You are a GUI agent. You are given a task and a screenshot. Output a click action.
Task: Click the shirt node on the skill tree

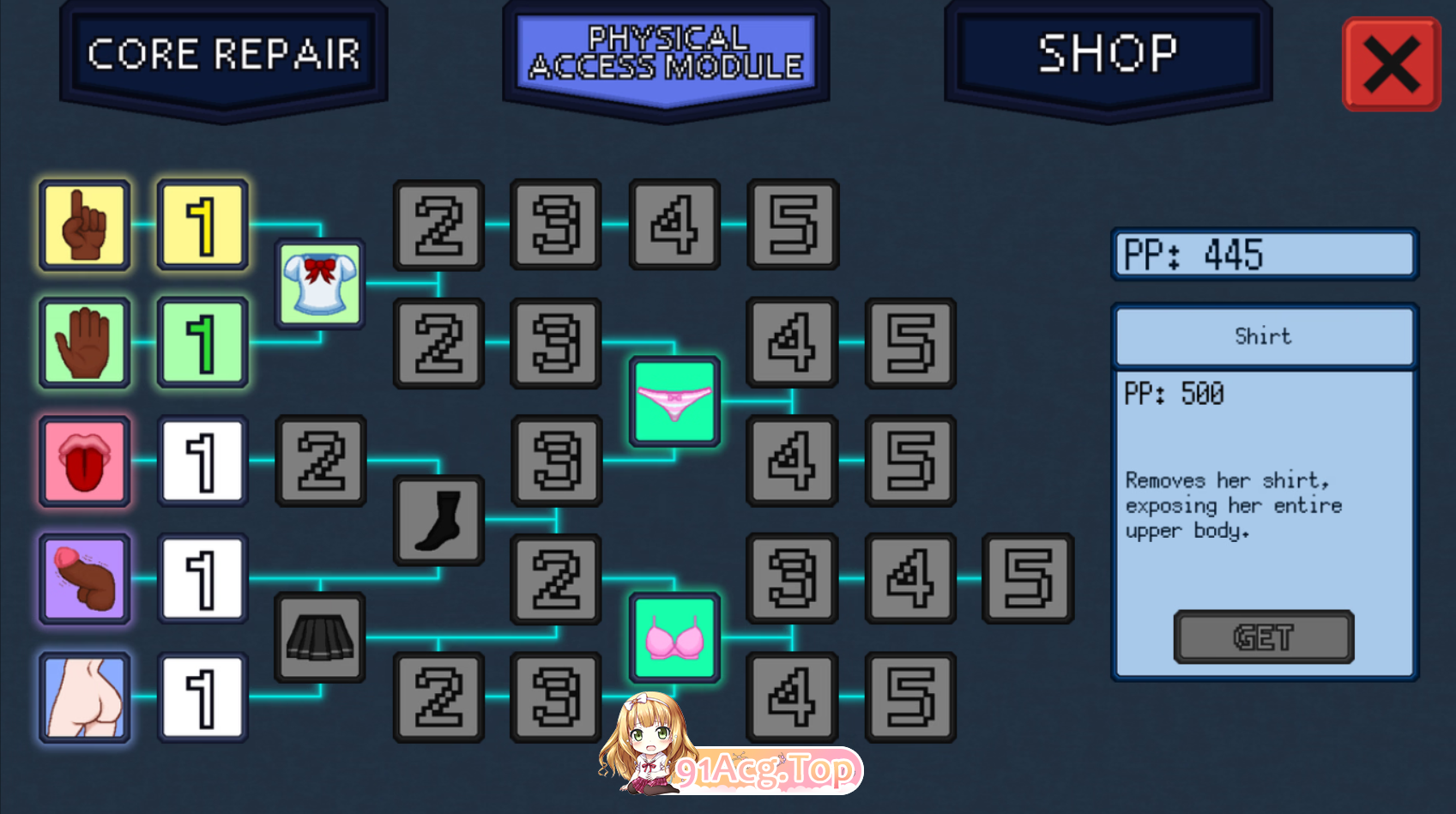319,283
